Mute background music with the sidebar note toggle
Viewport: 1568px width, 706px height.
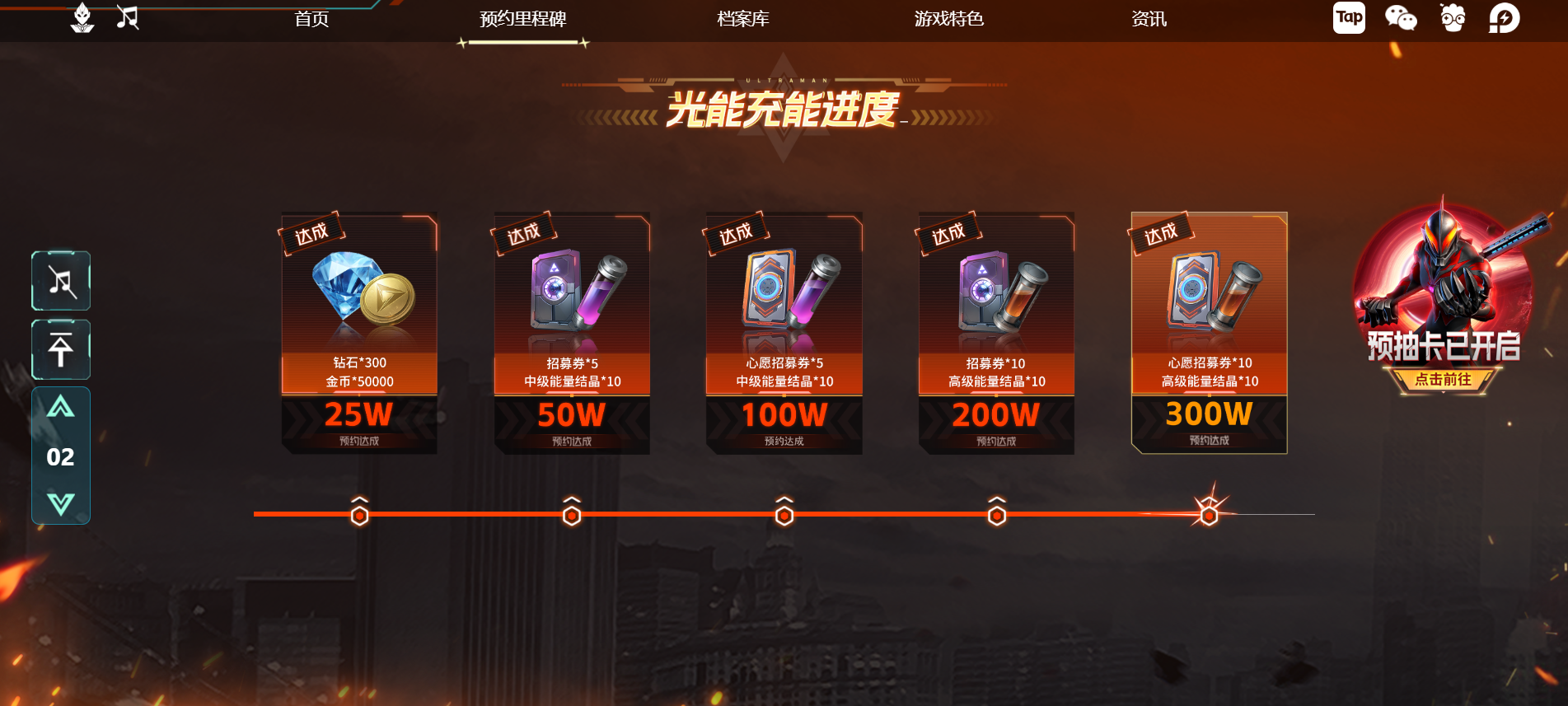tap(60, 281)
